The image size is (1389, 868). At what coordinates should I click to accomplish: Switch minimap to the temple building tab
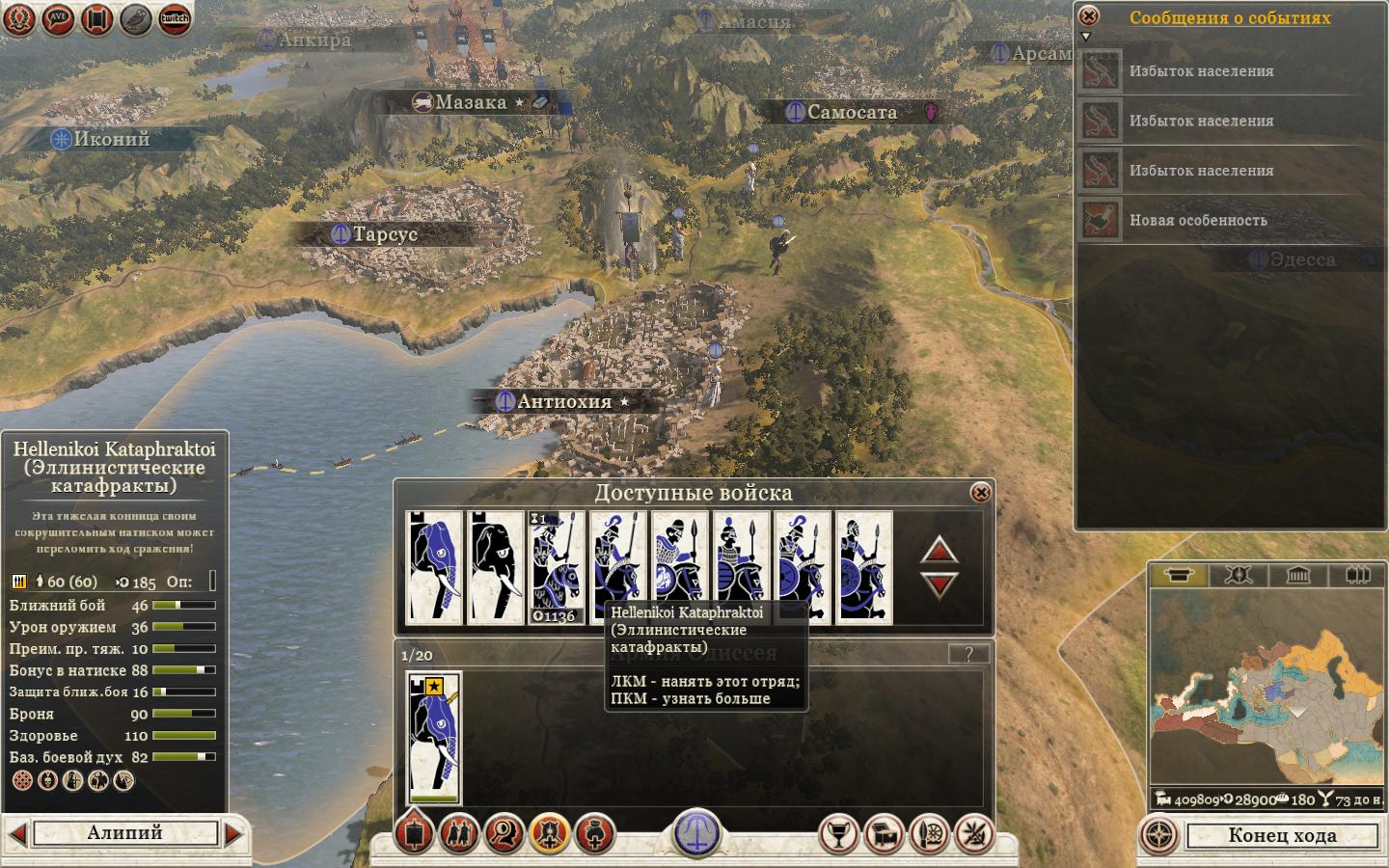point(1297,576)
